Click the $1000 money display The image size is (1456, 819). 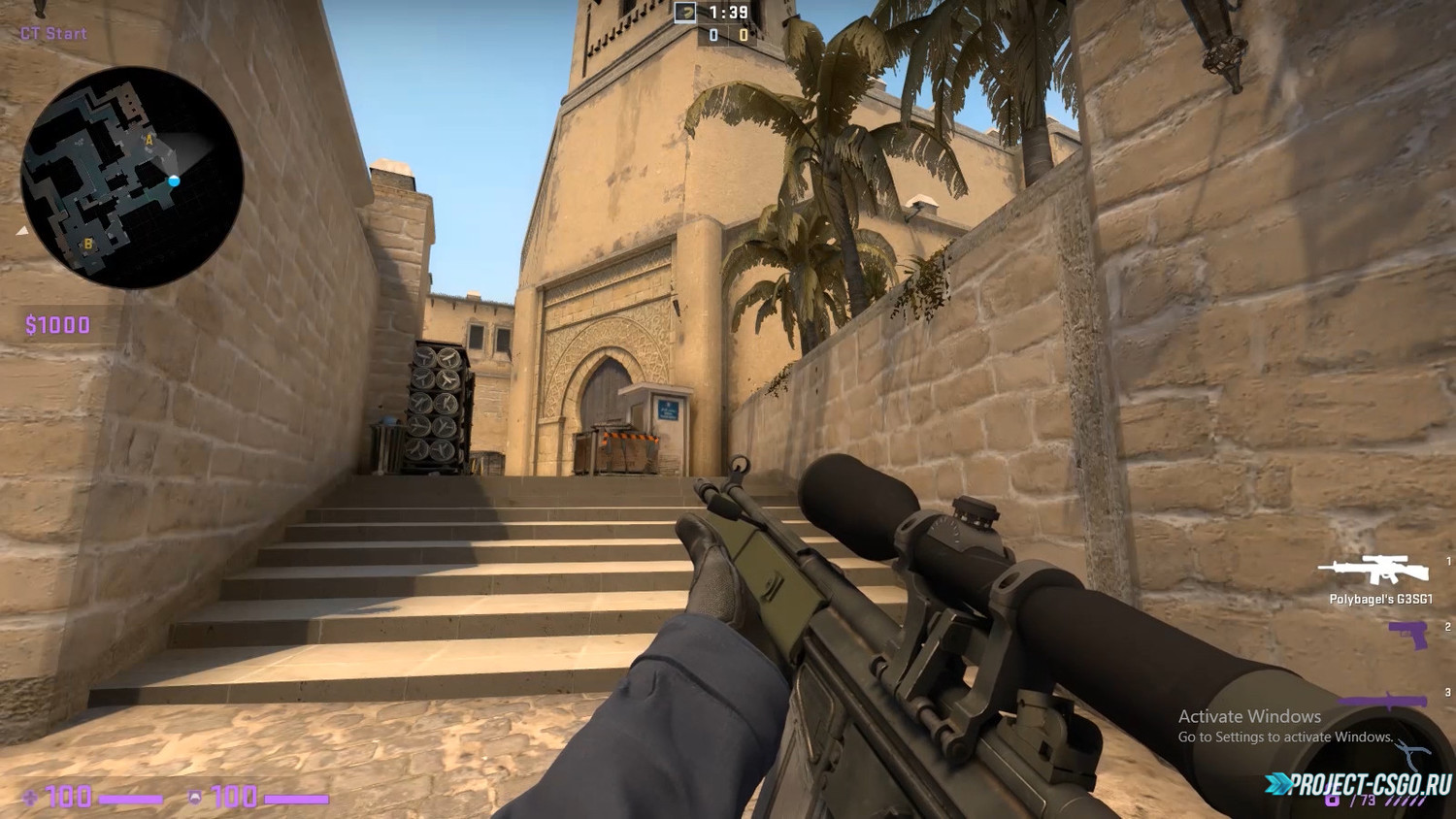tap(58, 322)
